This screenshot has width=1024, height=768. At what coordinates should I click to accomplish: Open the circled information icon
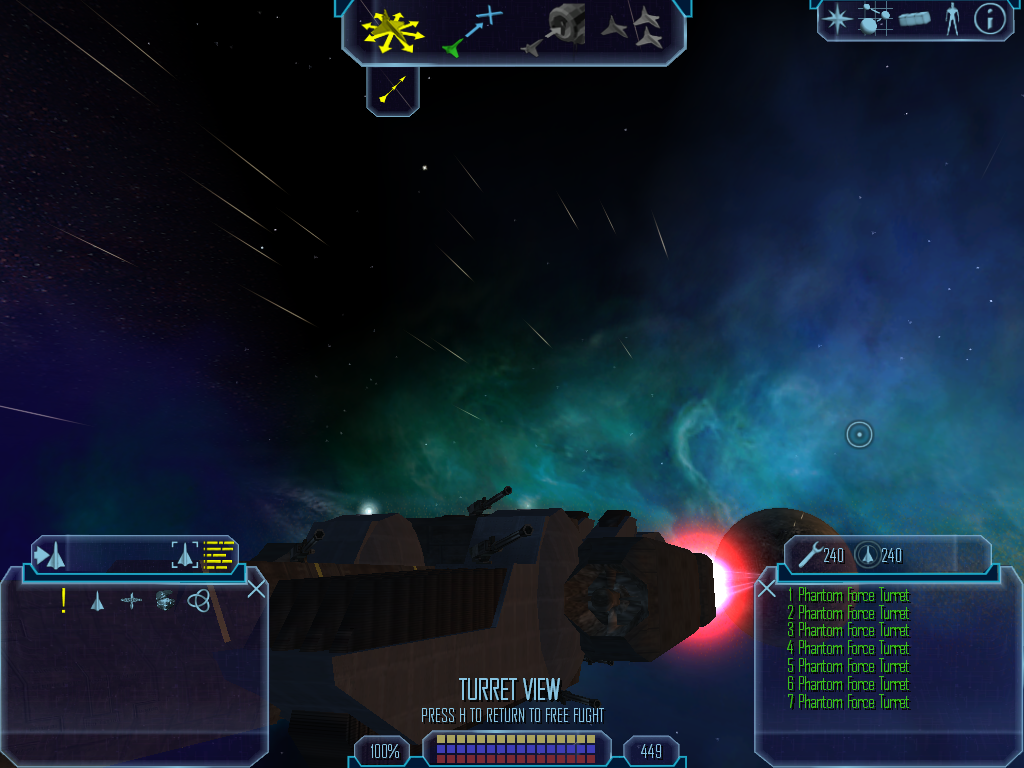(989, 19)
